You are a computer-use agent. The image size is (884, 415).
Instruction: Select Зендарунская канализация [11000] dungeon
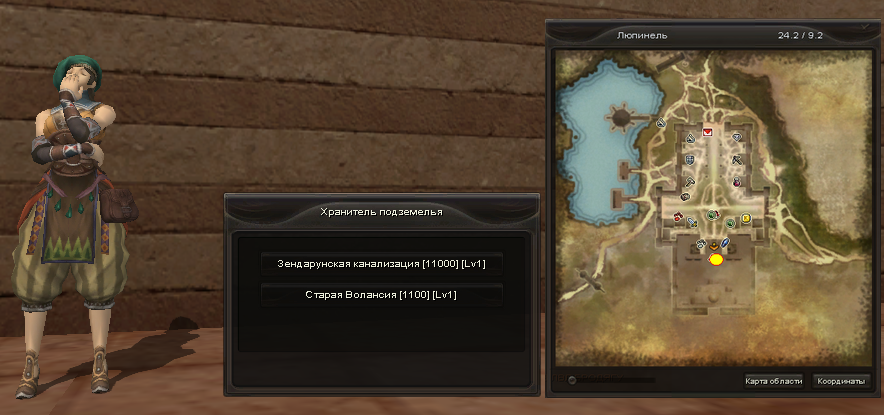click(381, 263)
